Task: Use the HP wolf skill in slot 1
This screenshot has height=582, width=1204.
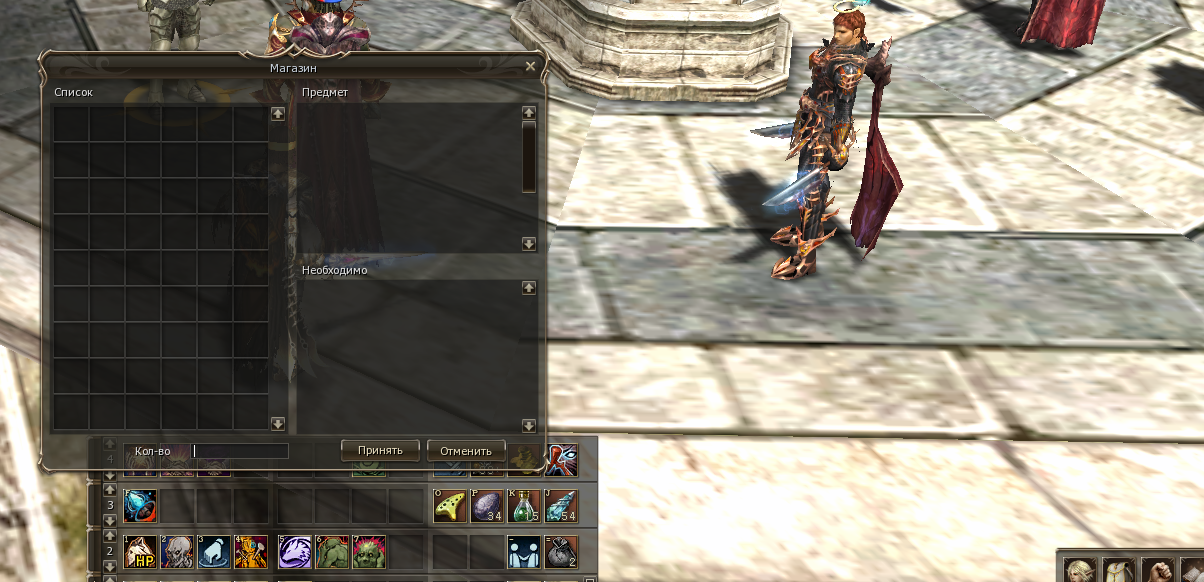Action: point(139,551)
